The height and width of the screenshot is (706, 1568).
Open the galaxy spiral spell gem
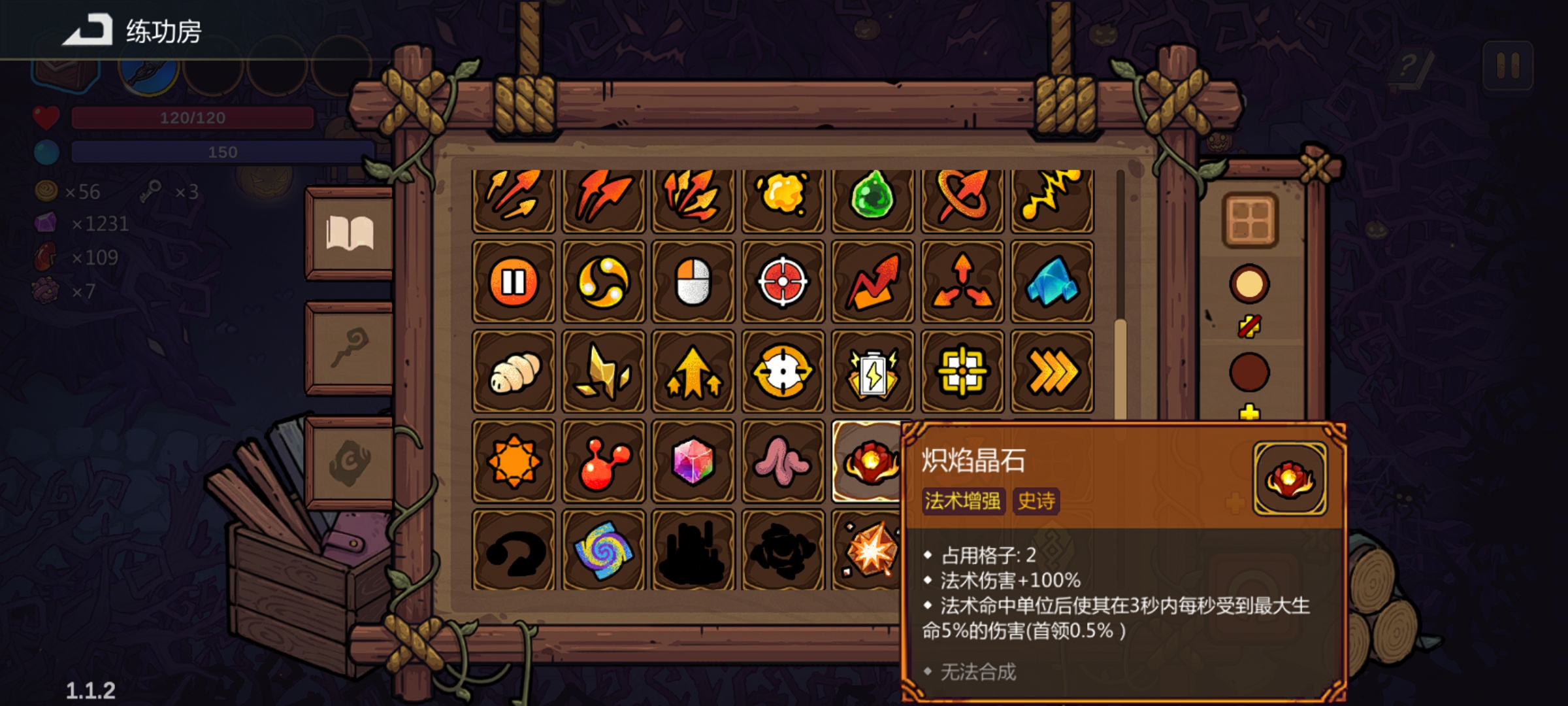pos(604,552)
